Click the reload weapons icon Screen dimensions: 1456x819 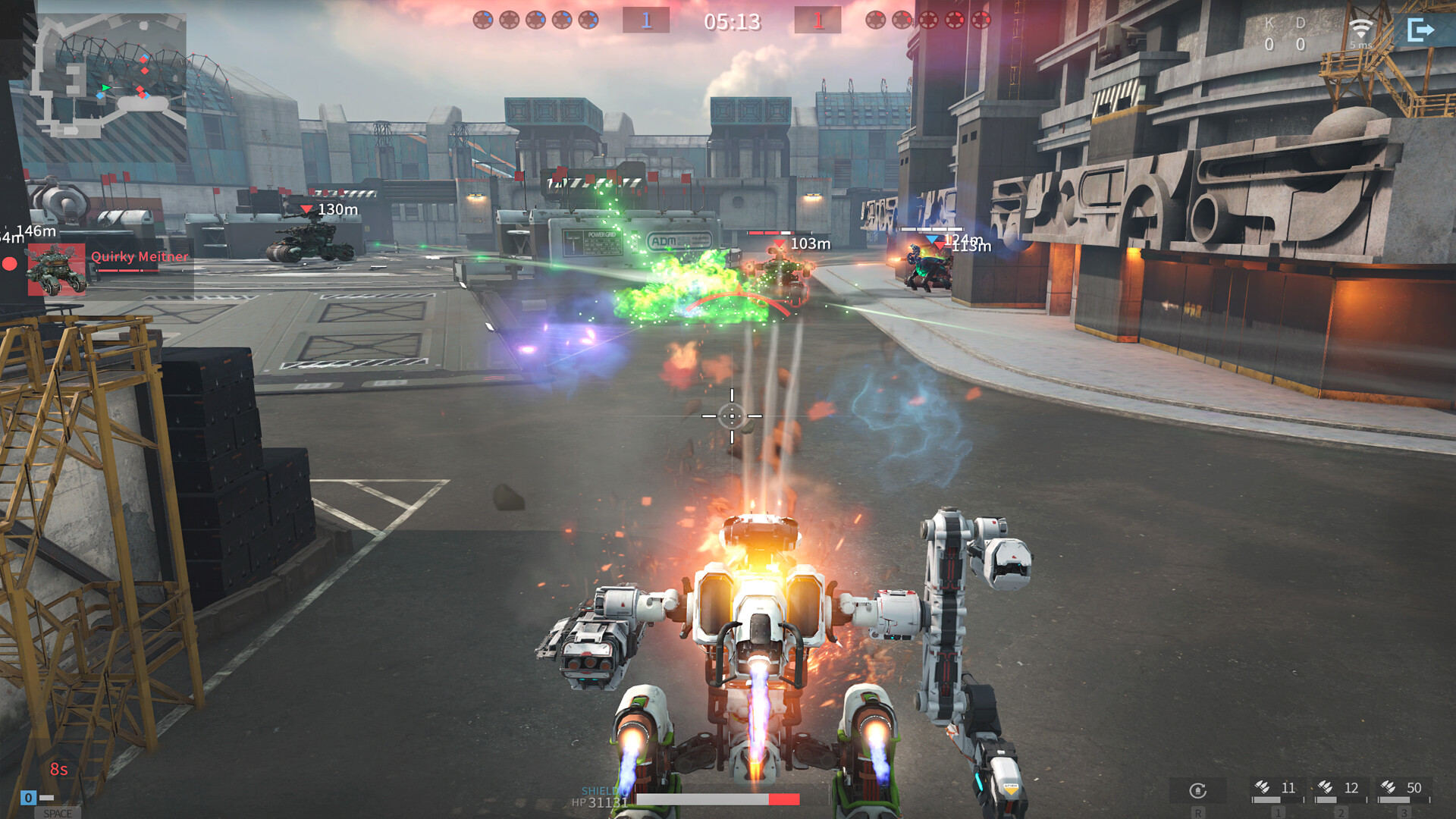point(1197,791)
